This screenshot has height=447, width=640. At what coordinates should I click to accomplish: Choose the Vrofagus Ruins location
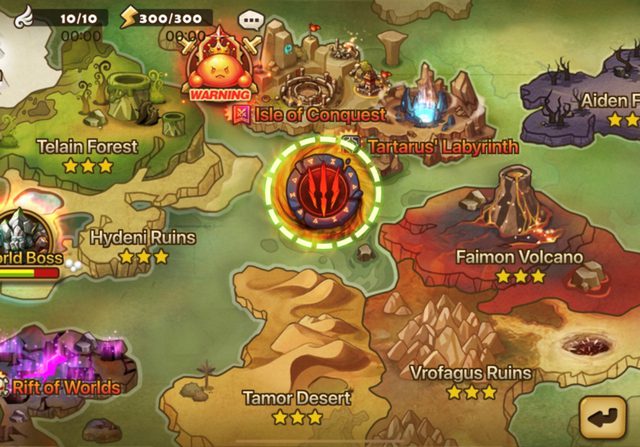(x=470, y=373)
